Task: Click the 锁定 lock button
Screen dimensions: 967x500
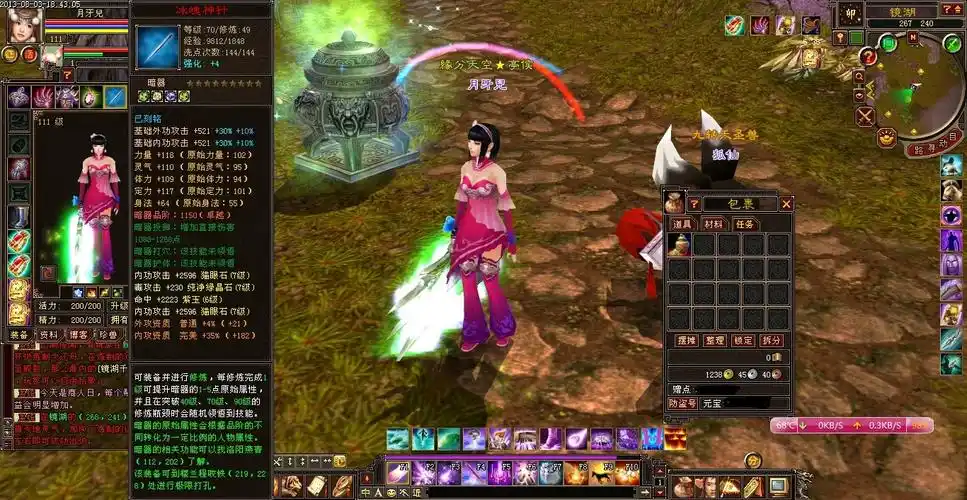Action: click(743, 340)
